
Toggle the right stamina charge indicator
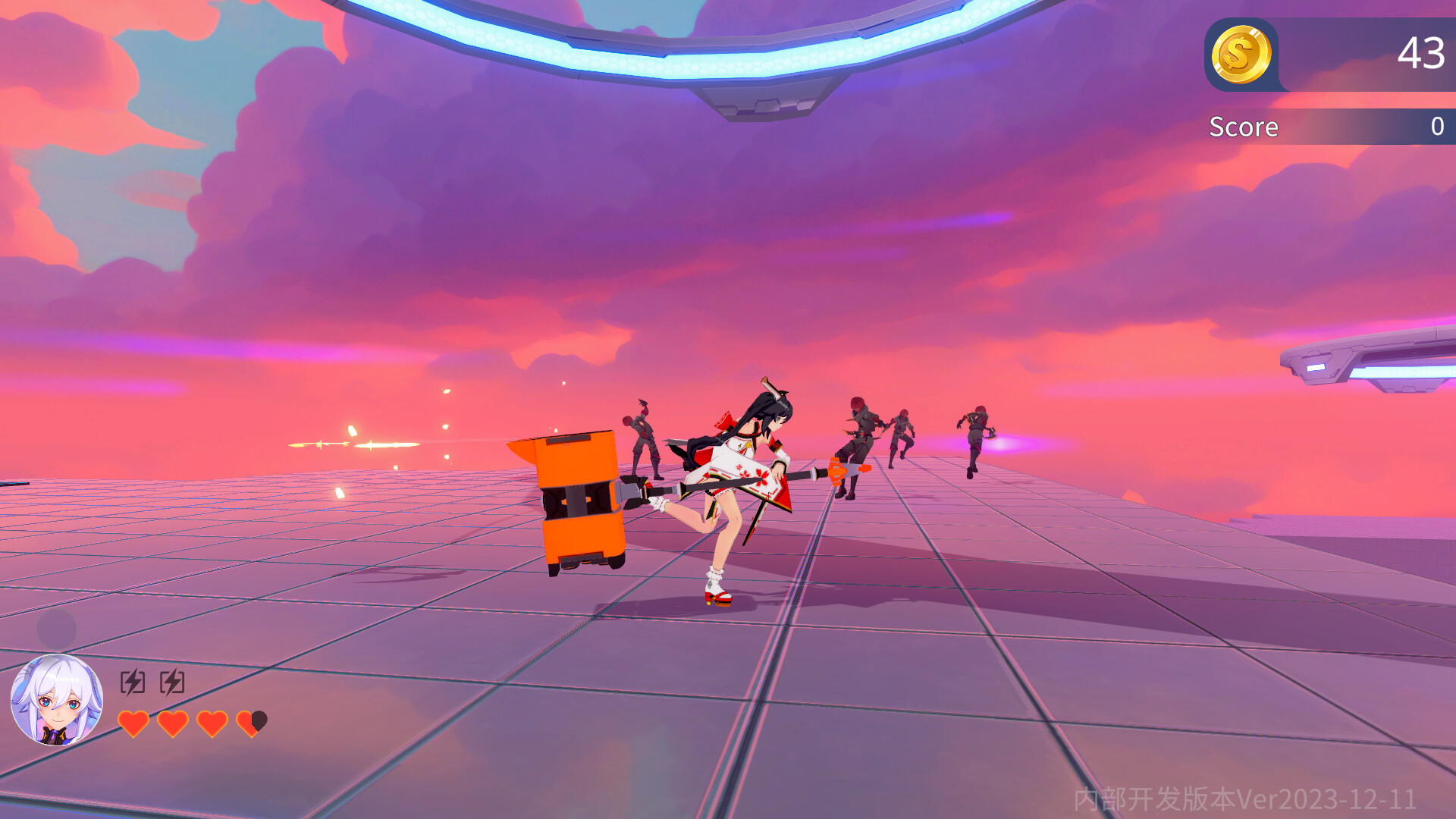(x=173, y=681)
